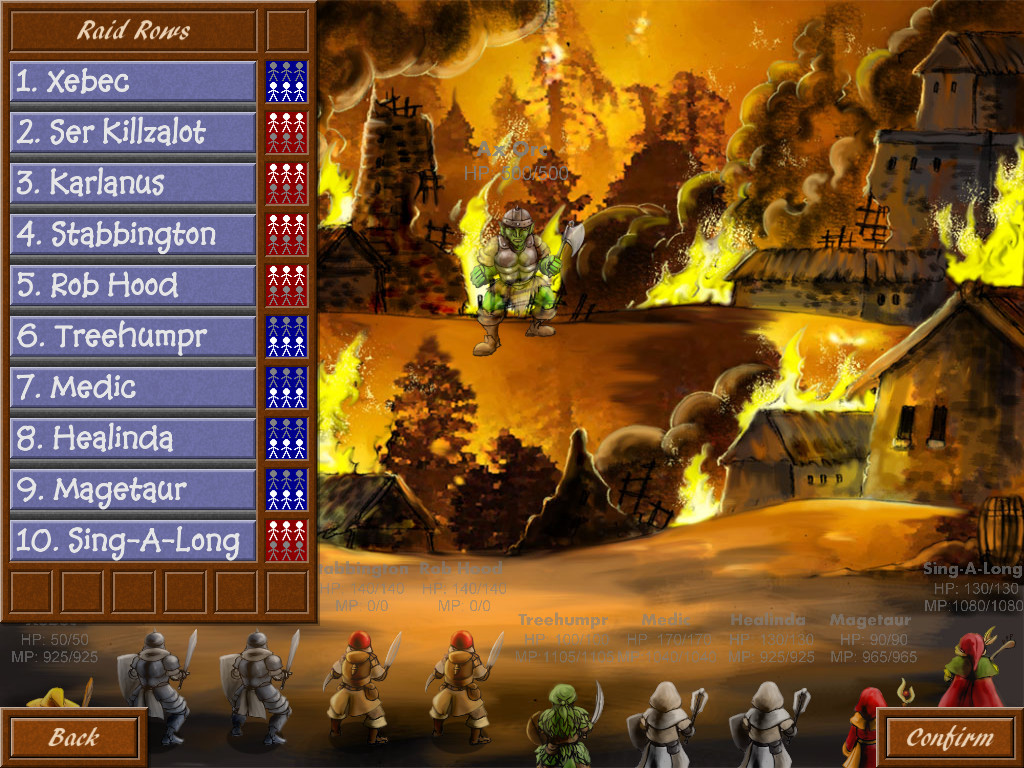This screenshot has height=768, width=1024.
Task: Switch the formation icon beside Sing-A-Long
Action: point(287,541)
